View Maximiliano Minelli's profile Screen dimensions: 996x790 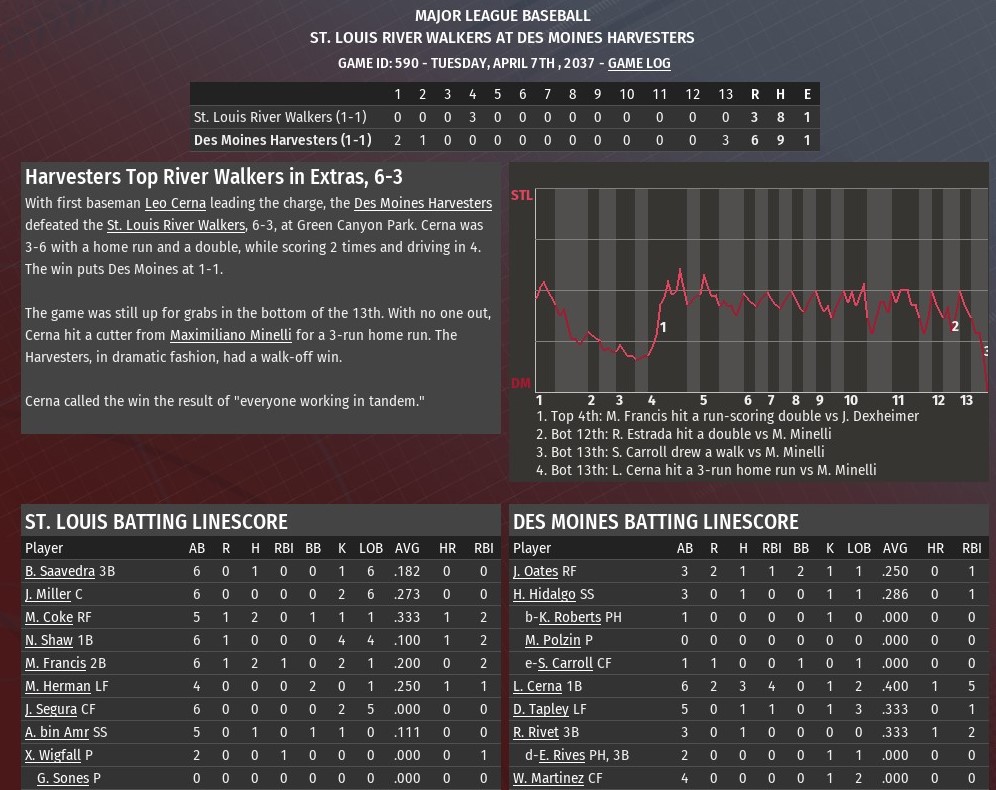click(x=230, y=335)
